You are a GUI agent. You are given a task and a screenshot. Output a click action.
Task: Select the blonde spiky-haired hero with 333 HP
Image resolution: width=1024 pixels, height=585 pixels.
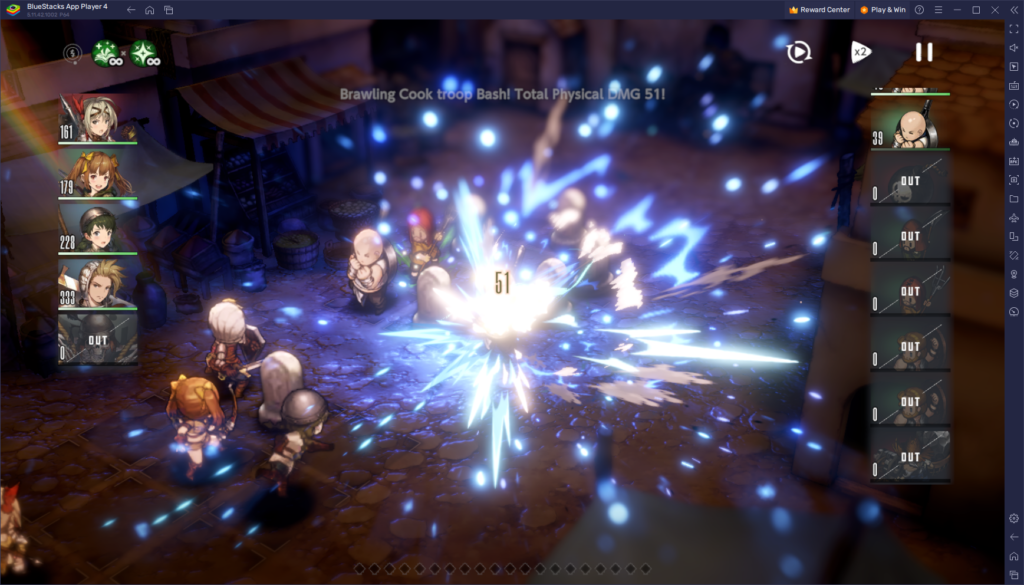point(98,283)
